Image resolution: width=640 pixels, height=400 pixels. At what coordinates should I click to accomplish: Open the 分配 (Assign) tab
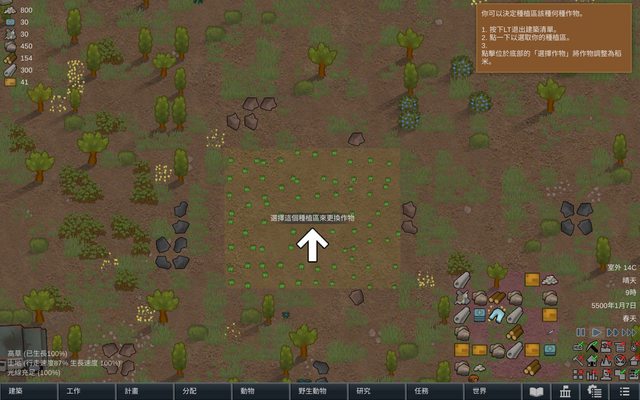189,391
